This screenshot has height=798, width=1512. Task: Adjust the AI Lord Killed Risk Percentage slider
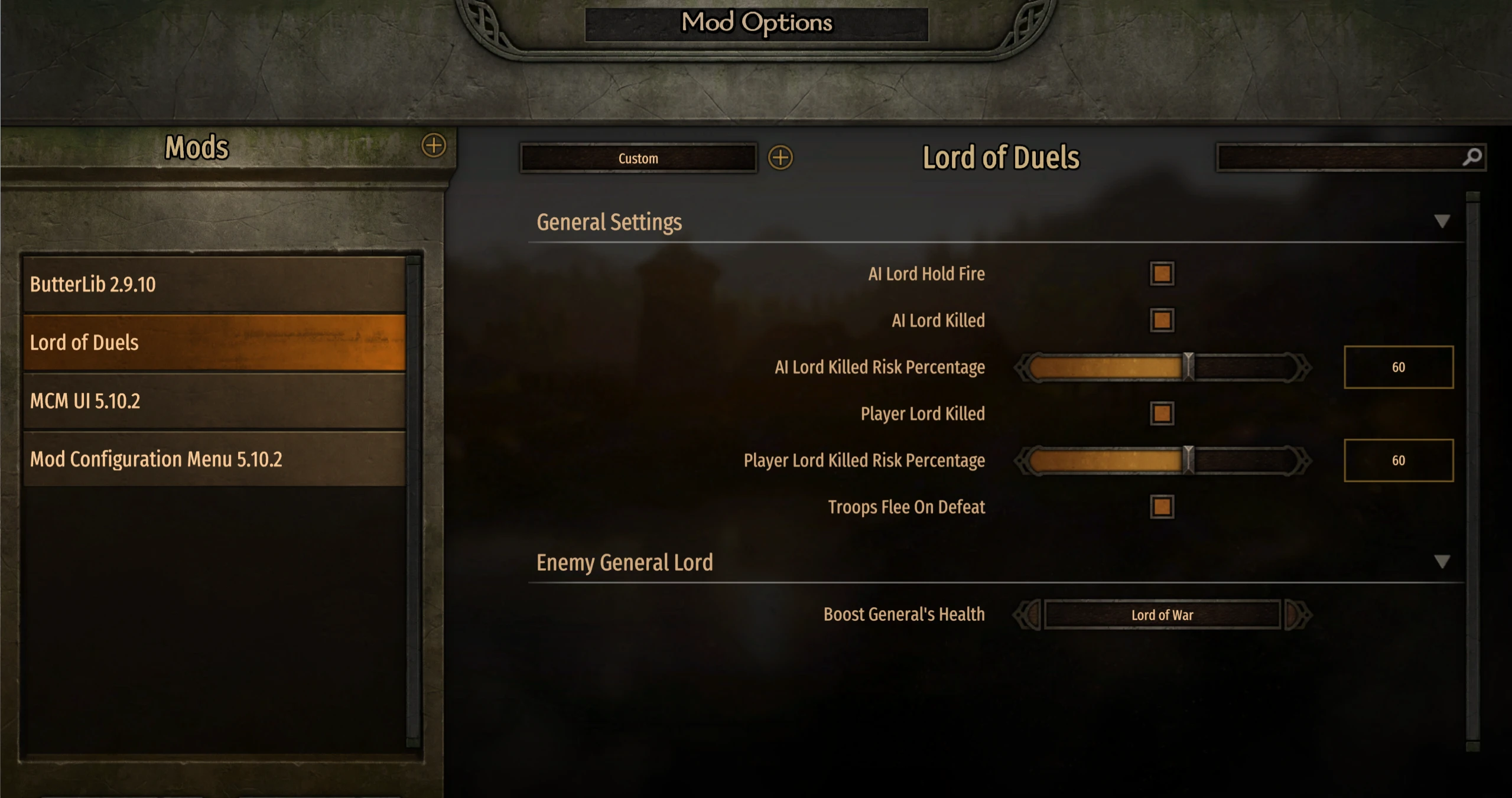pyautogui.click(x=1188, y=367)
